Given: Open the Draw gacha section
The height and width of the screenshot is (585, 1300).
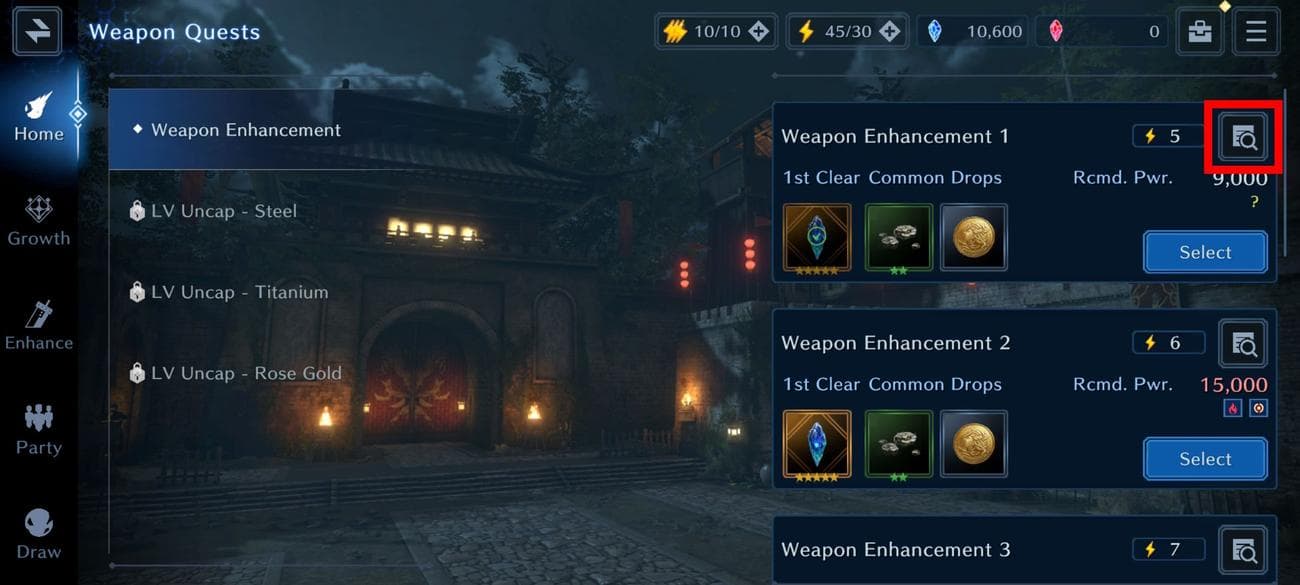Looking at the screenshot, I should pos(39,535).
